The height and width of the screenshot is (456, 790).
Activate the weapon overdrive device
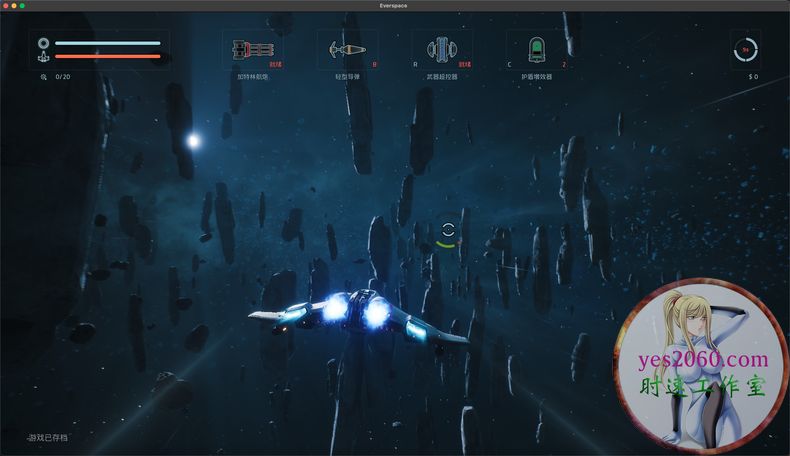442,49
